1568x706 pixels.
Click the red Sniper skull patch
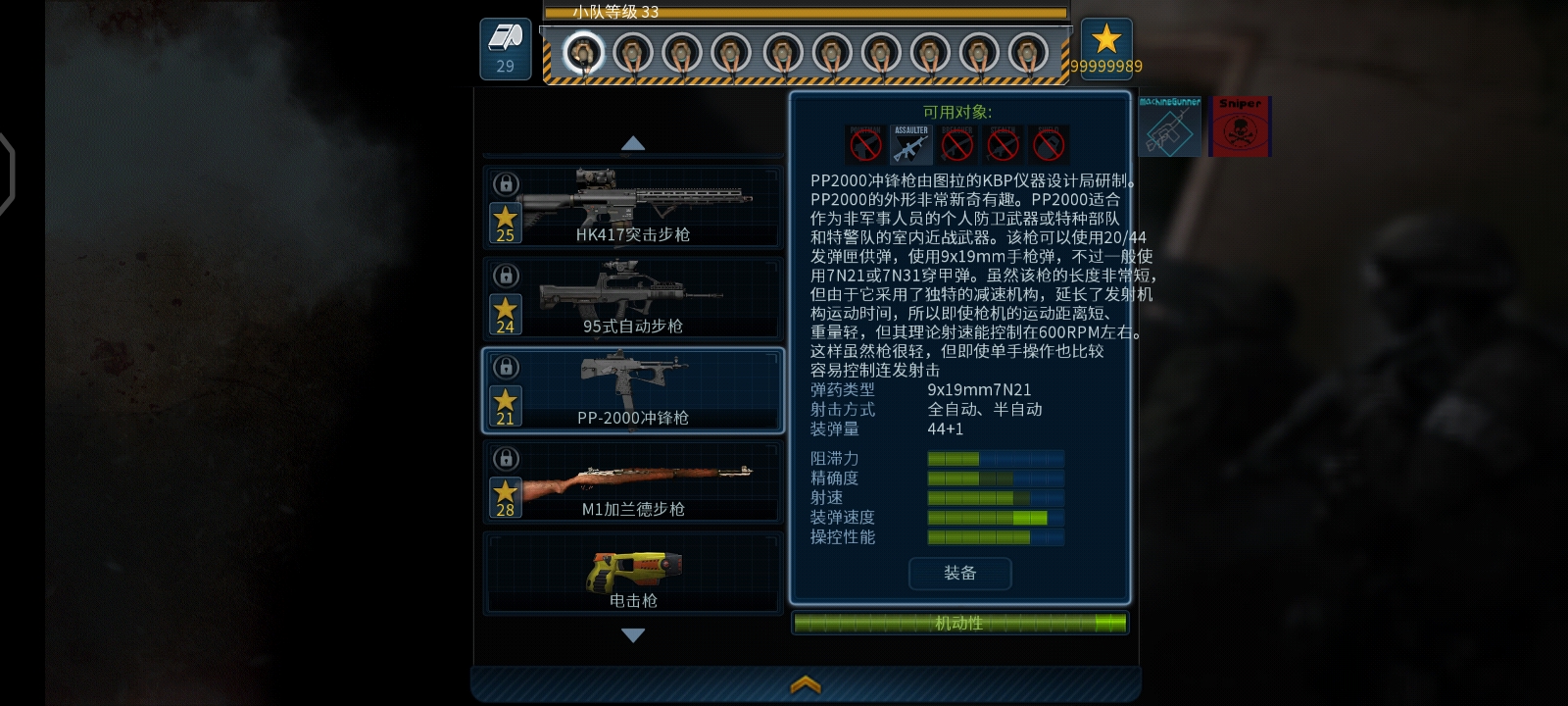click(1241, 126)
